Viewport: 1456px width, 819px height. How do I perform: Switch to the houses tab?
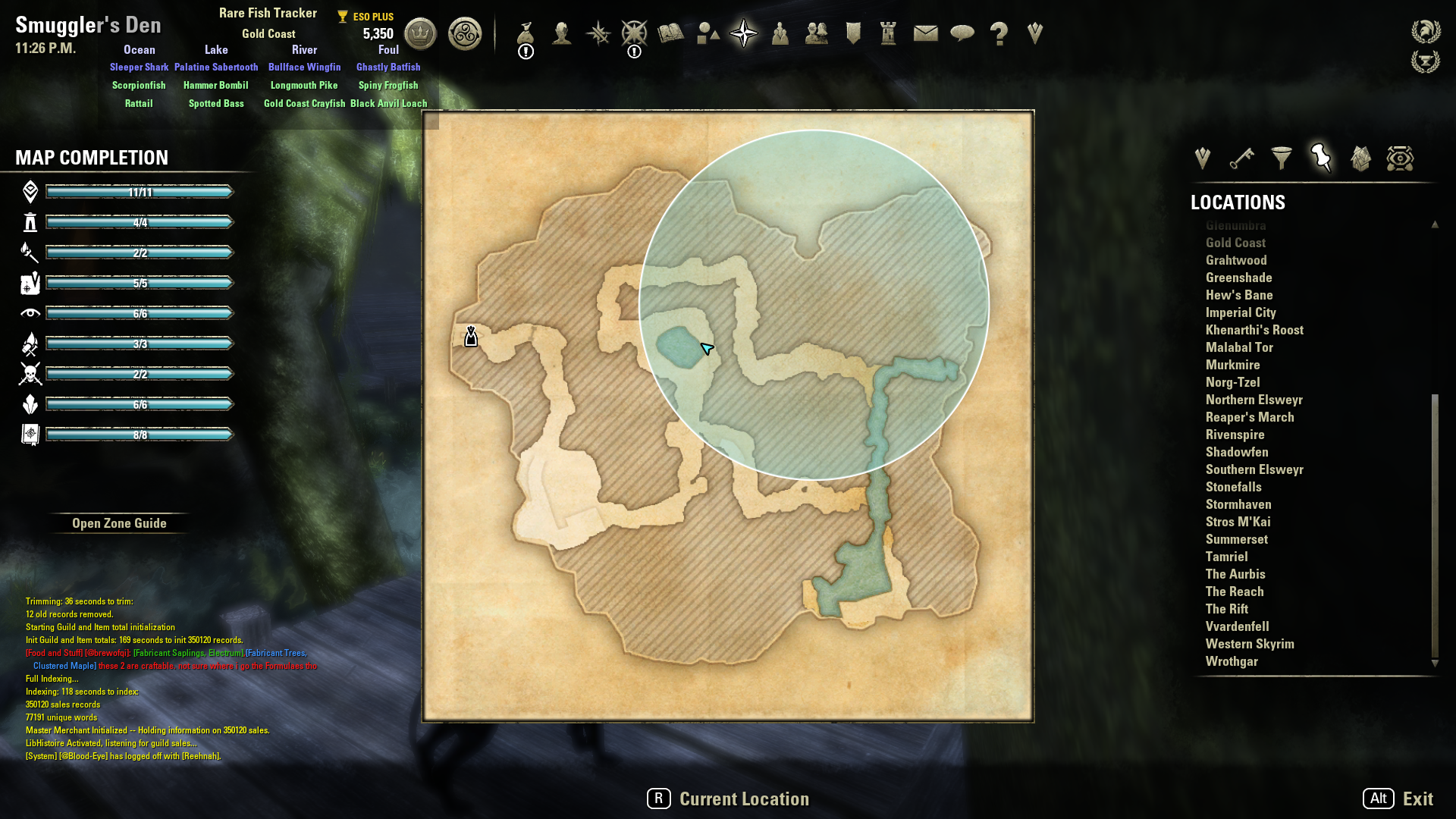(x=1360, y=158)
